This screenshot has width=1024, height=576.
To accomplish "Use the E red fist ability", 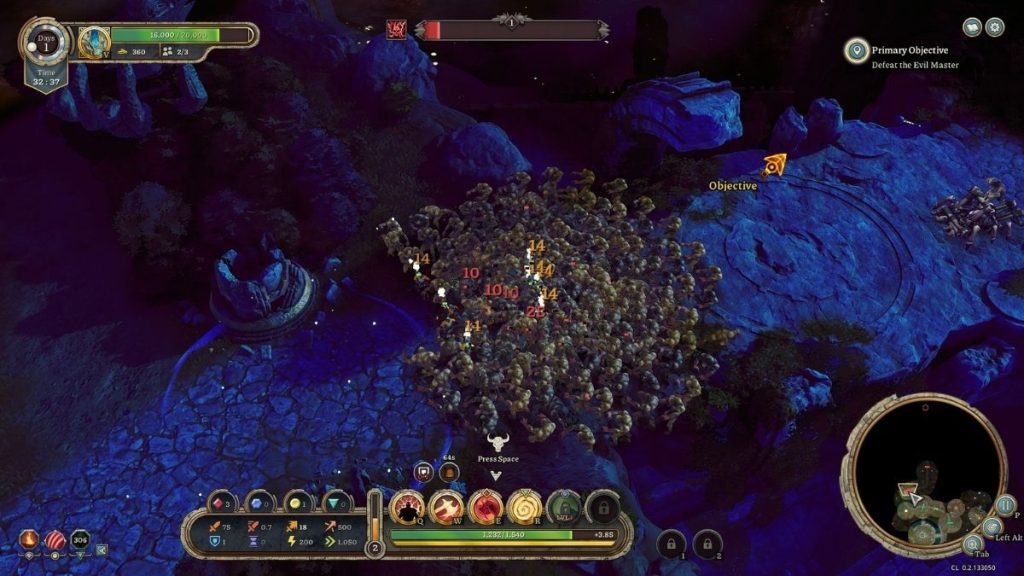I will [485, 507].
